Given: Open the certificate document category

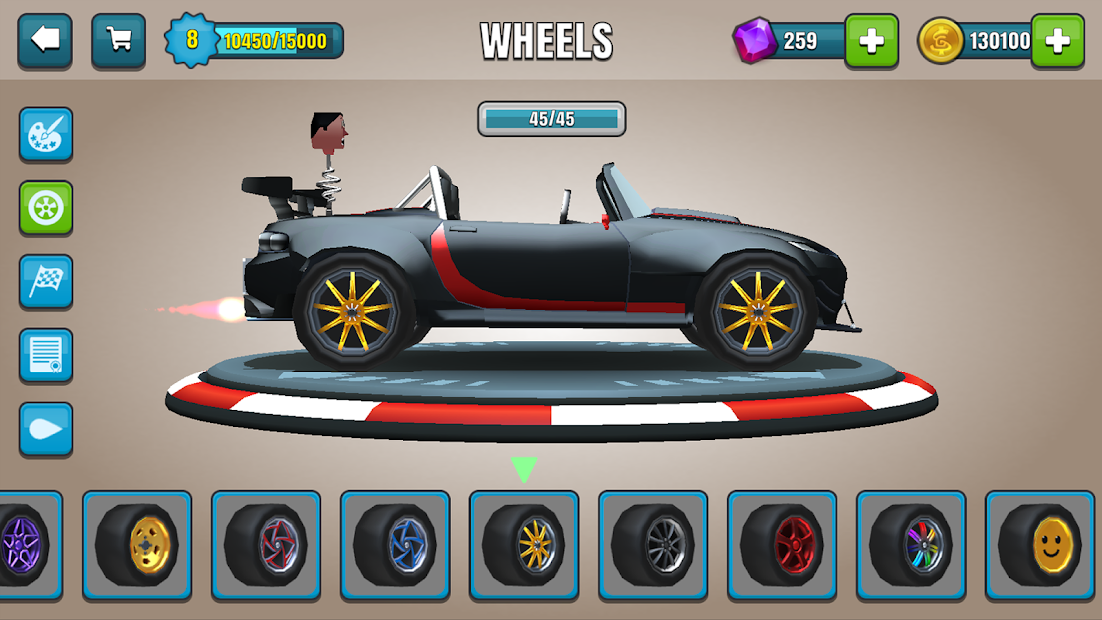Looking at the screenshot, I should click(x=46, y=355).
